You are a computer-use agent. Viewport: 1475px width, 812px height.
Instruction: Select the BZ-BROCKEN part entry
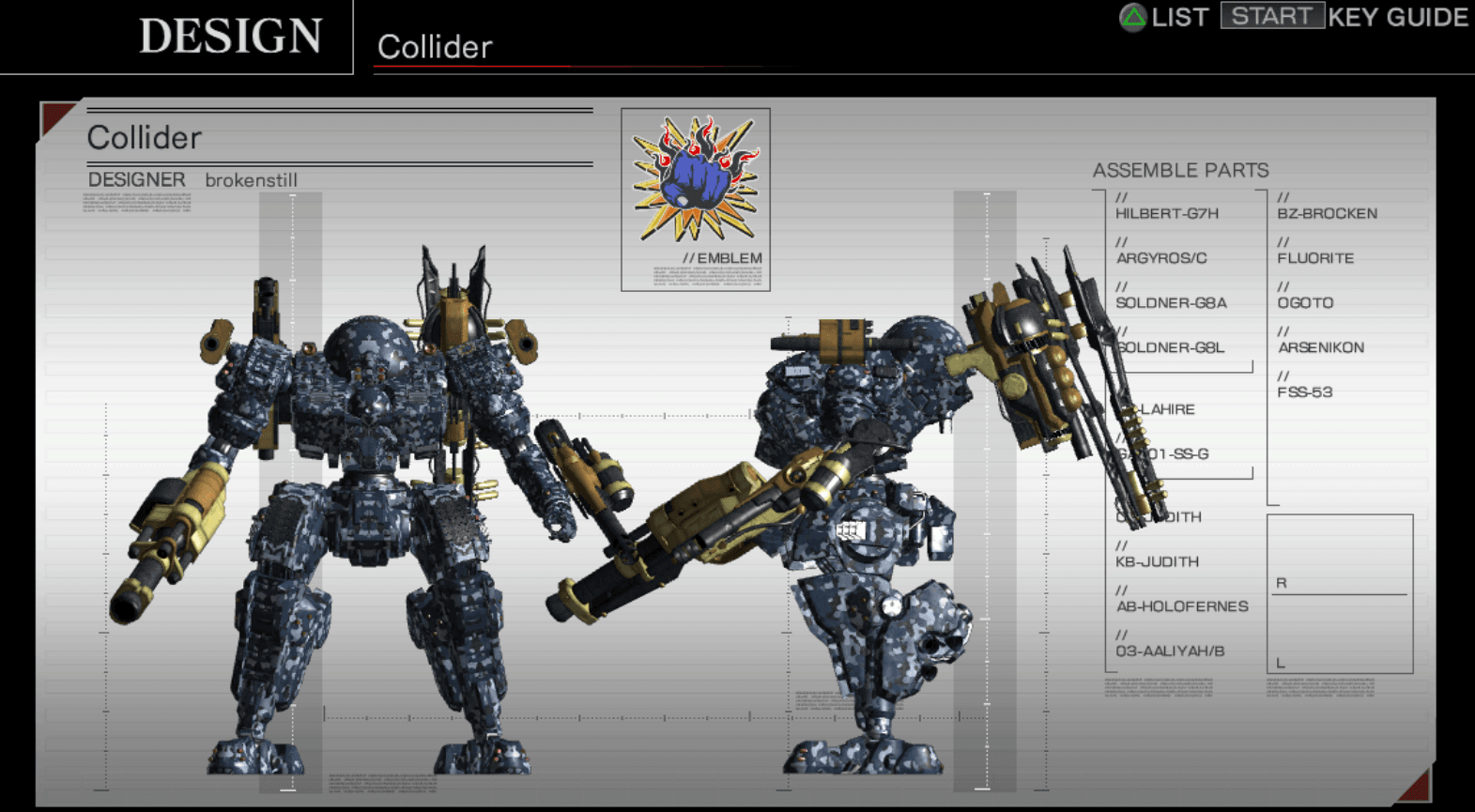[1327, 213]
